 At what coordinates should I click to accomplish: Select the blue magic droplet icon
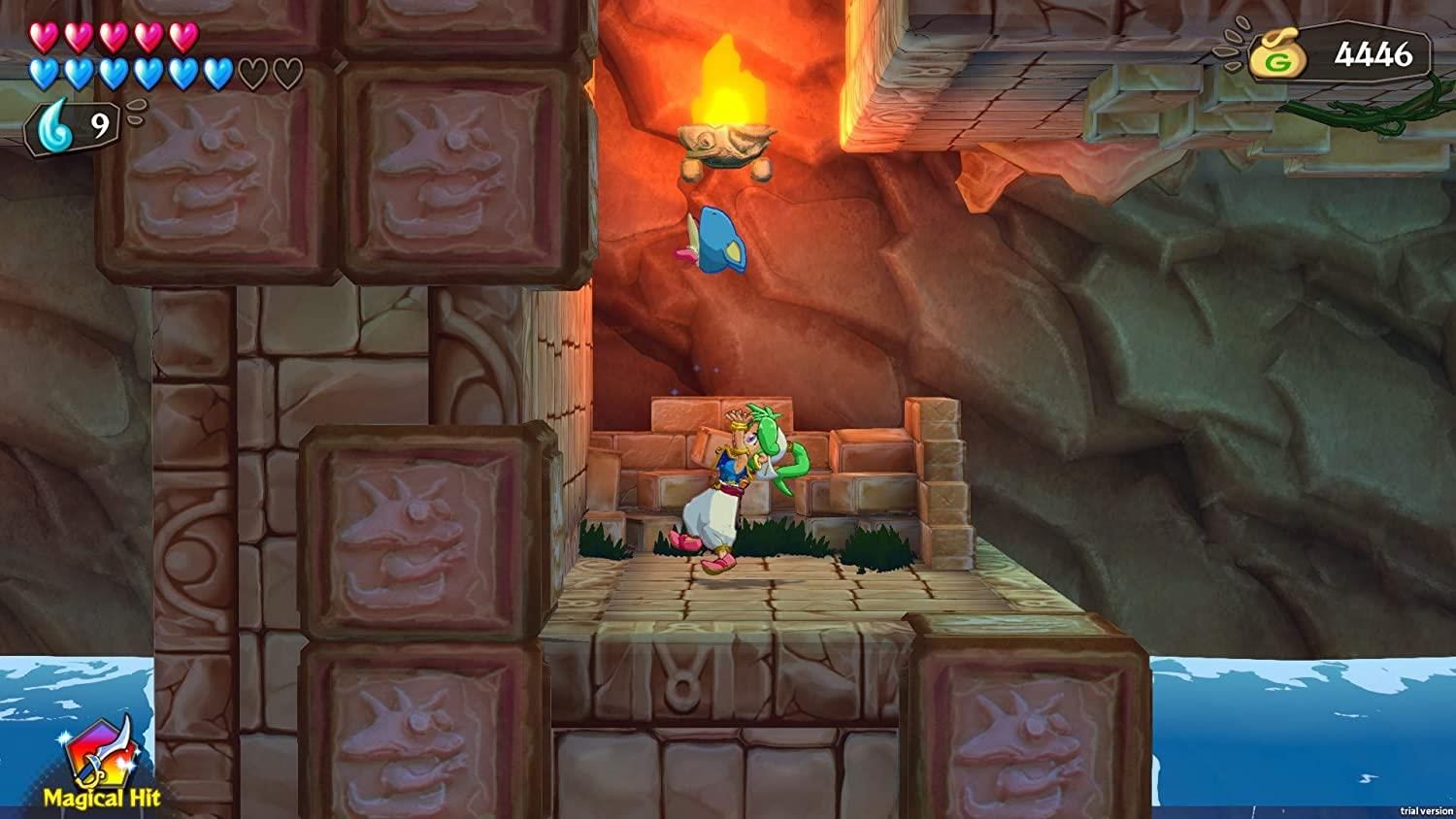[55, 123]
